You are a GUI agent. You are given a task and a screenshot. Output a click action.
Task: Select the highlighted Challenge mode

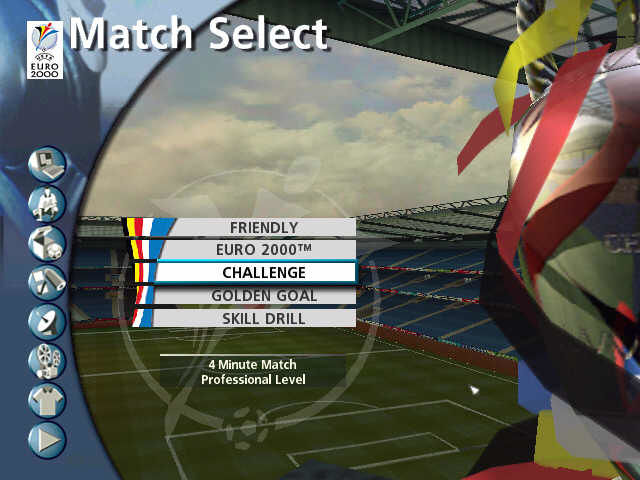point(264,272)
